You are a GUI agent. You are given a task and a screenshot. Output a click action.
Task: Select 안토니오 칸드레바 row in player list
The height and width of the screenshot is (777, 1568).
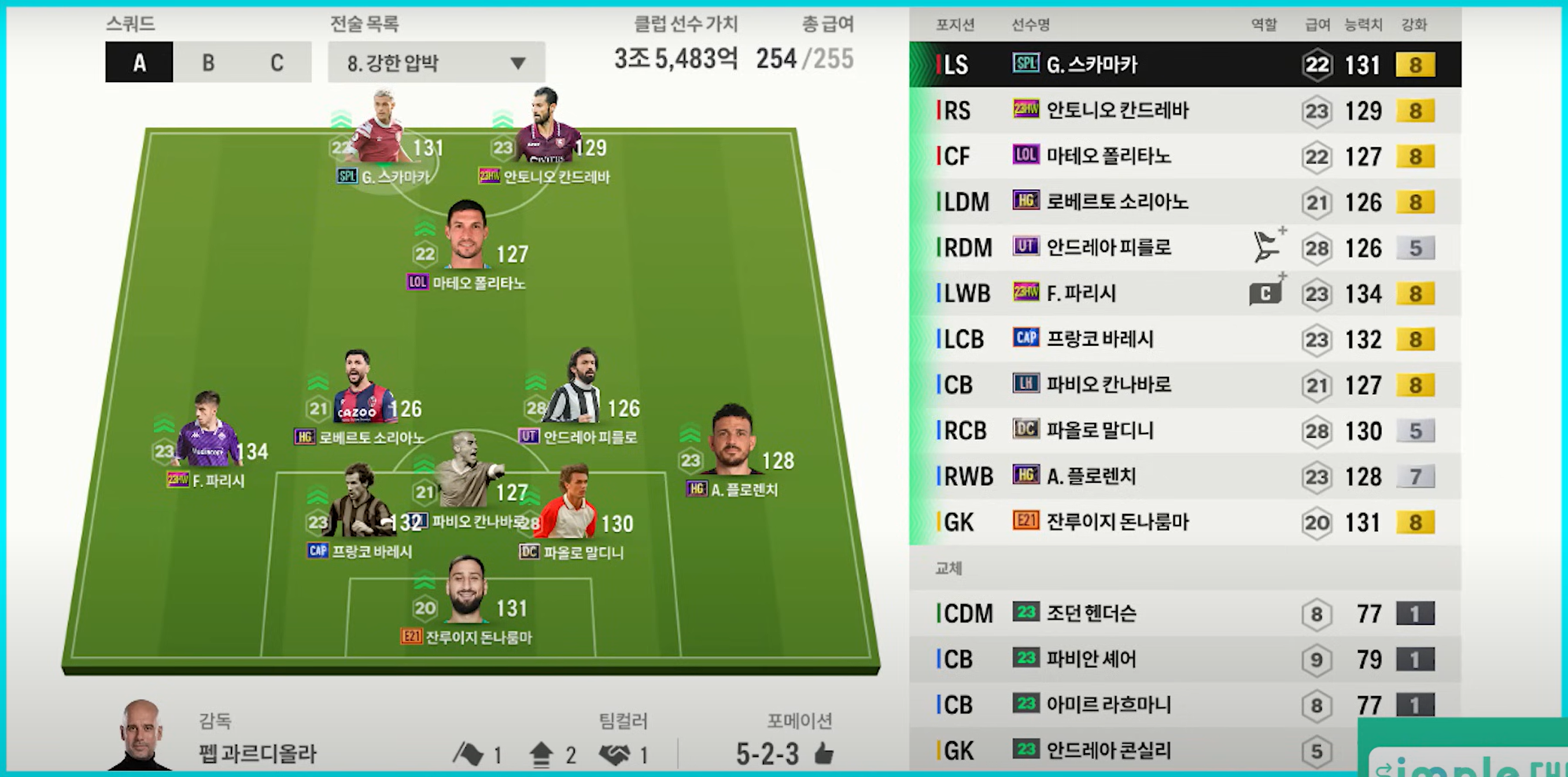(x=1185, y=111)
